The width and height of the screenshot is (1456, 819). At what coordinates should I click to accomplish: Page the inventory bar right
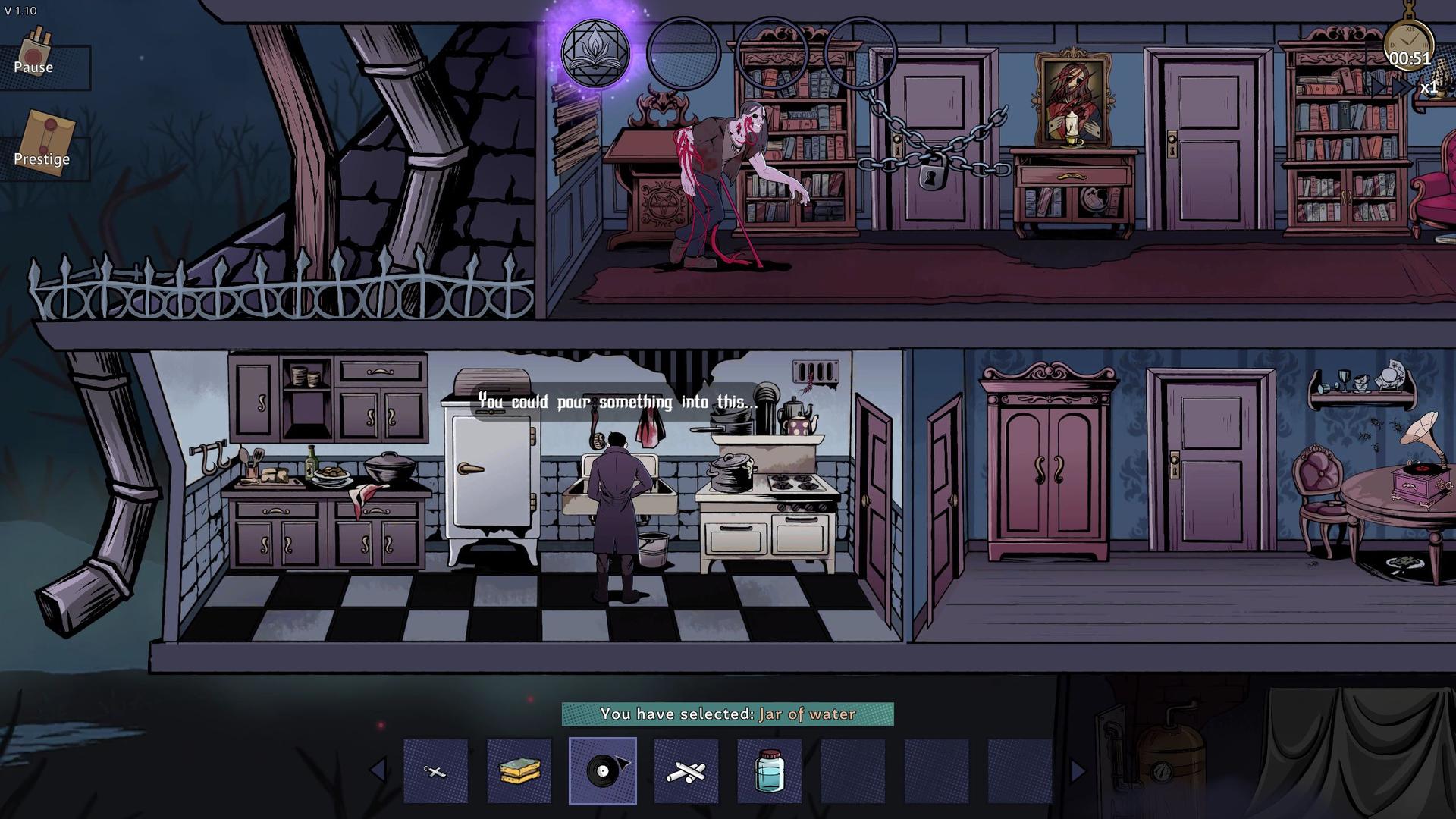coord(1078,771)
